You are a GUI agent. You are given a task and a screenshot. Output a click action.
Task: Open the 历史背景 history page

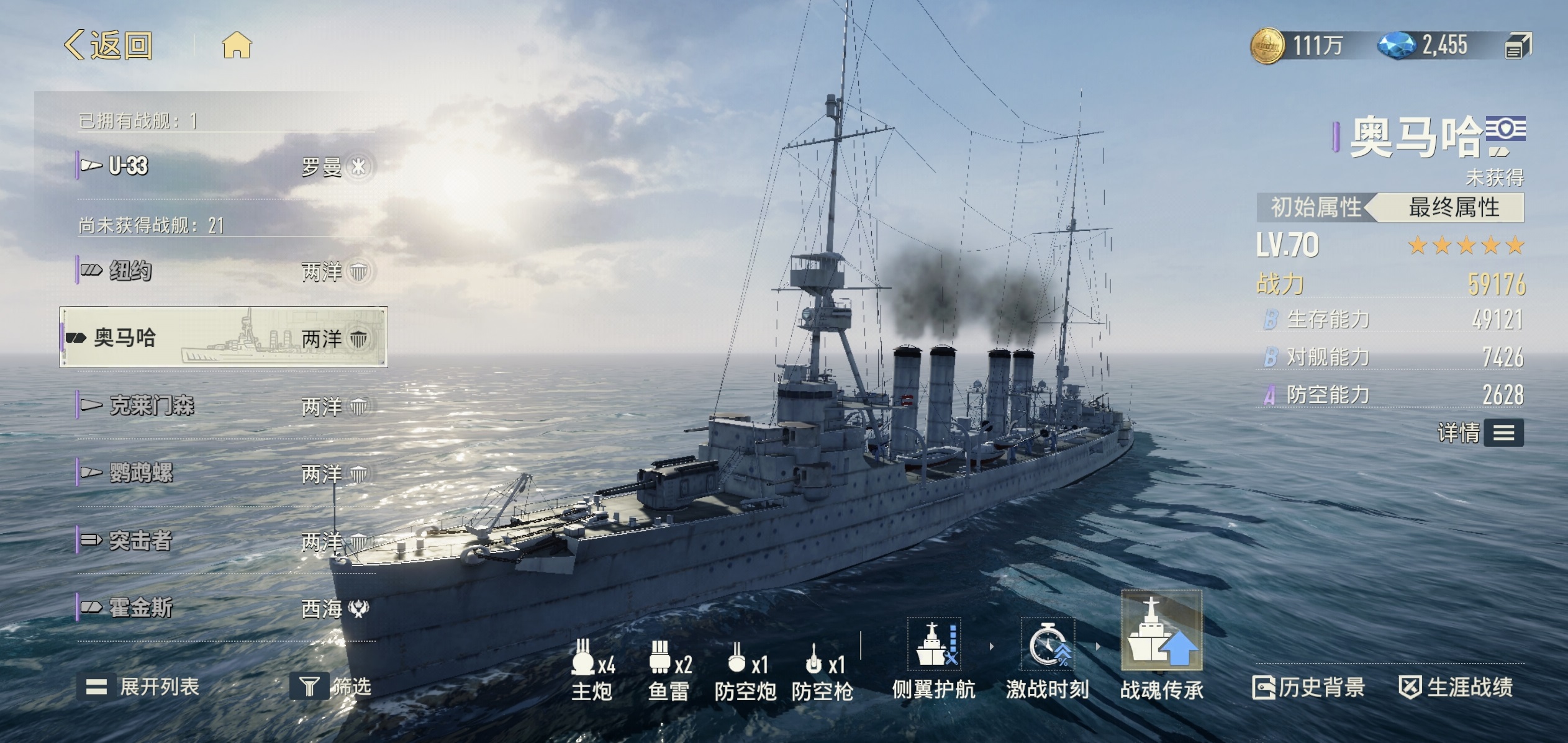click(x=1308, y=687)
